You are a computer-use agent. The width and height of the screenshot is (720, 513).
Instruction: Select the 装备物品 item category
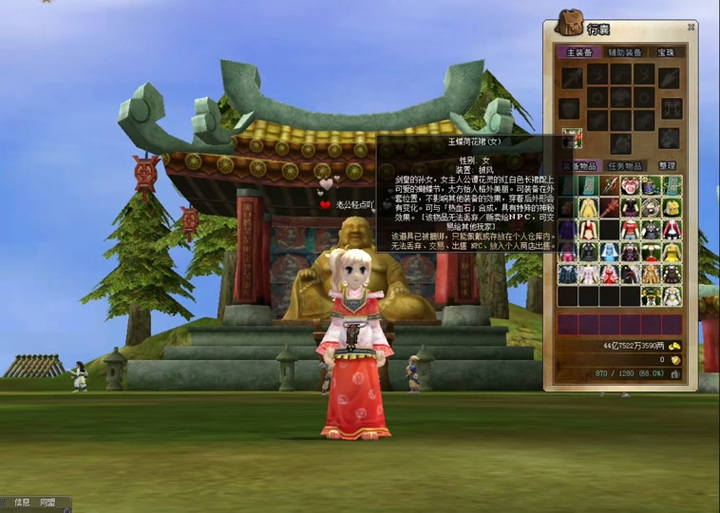tap(579, 166)
